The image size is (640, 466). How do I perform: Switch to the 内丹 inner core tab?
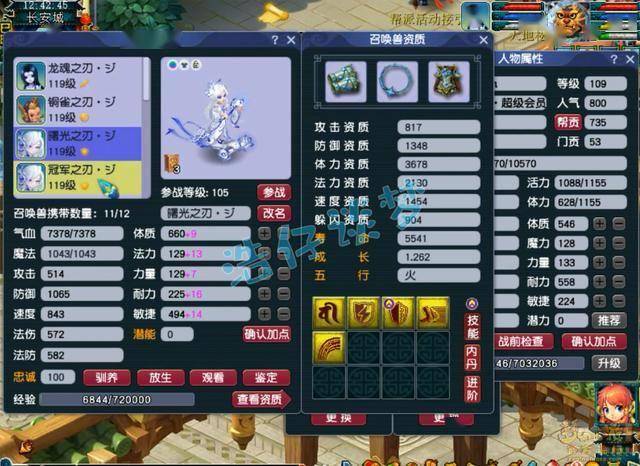pyautogui.click(x=472, y=358)
